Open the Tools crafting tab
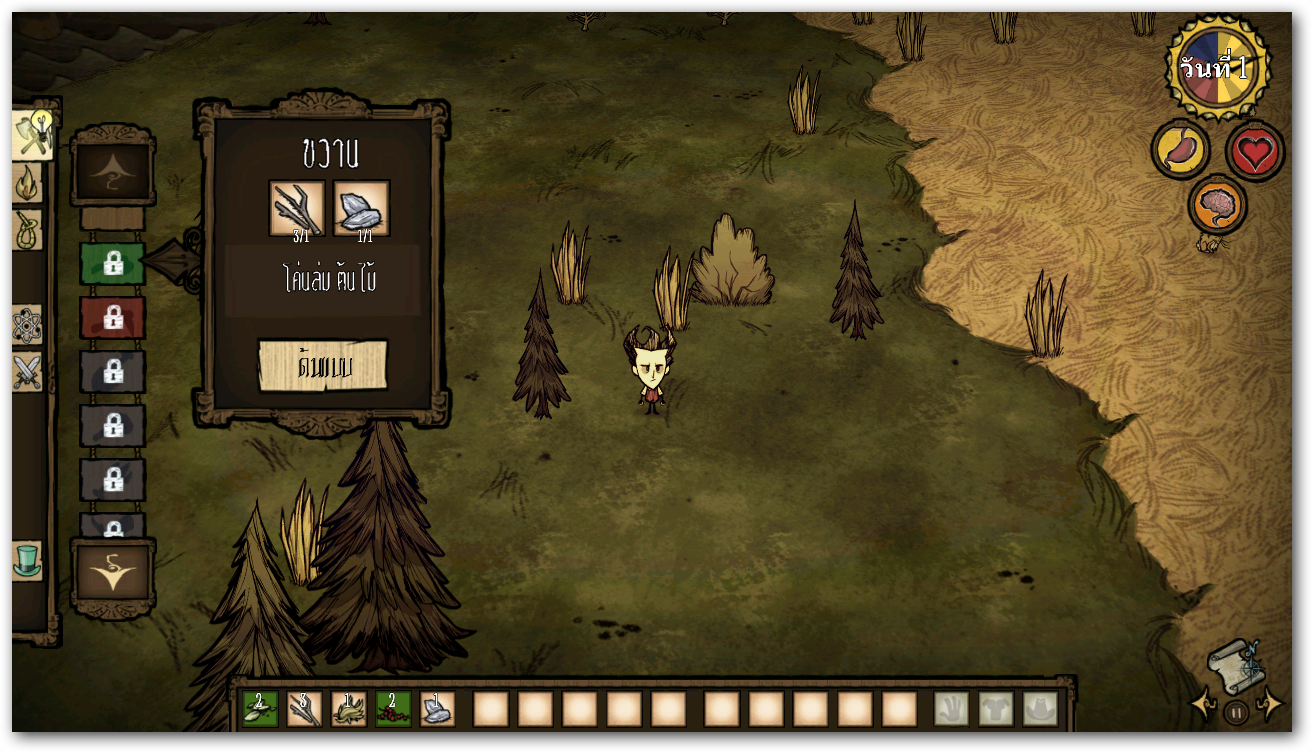 click(x=30, y=135)
